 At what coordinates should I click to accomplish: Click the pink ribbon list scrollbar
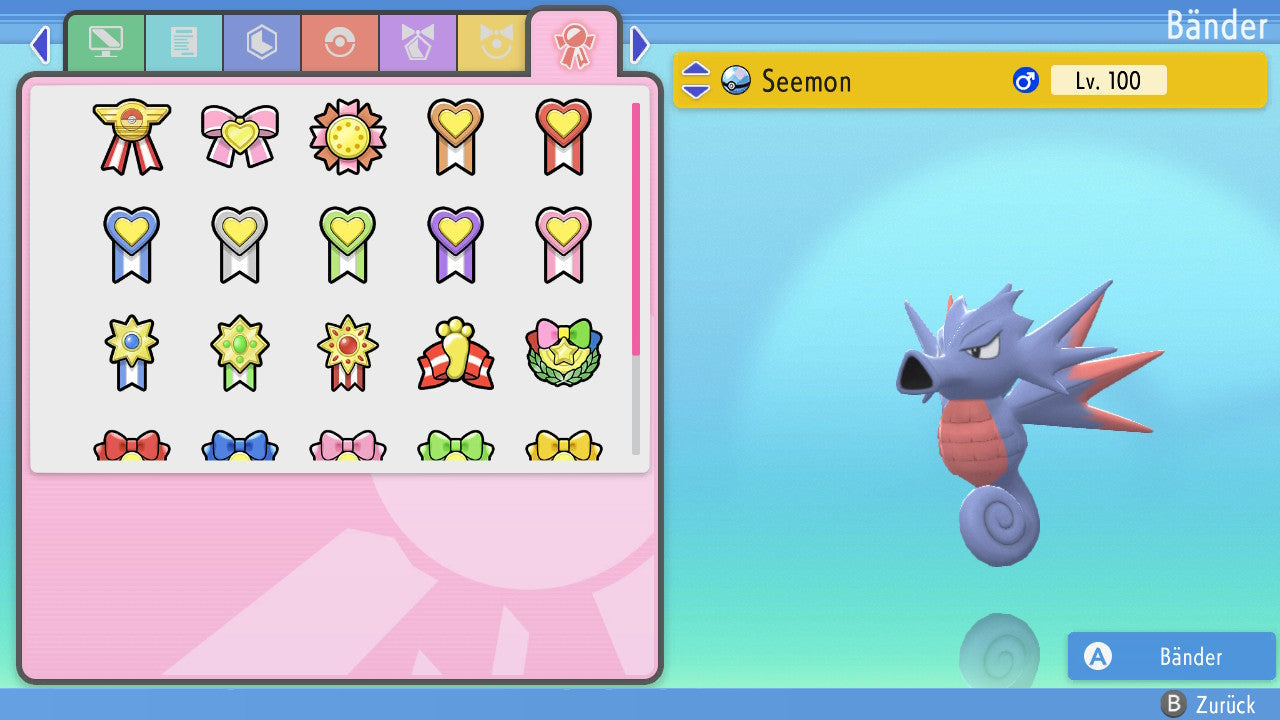click(x=636, y=228)
